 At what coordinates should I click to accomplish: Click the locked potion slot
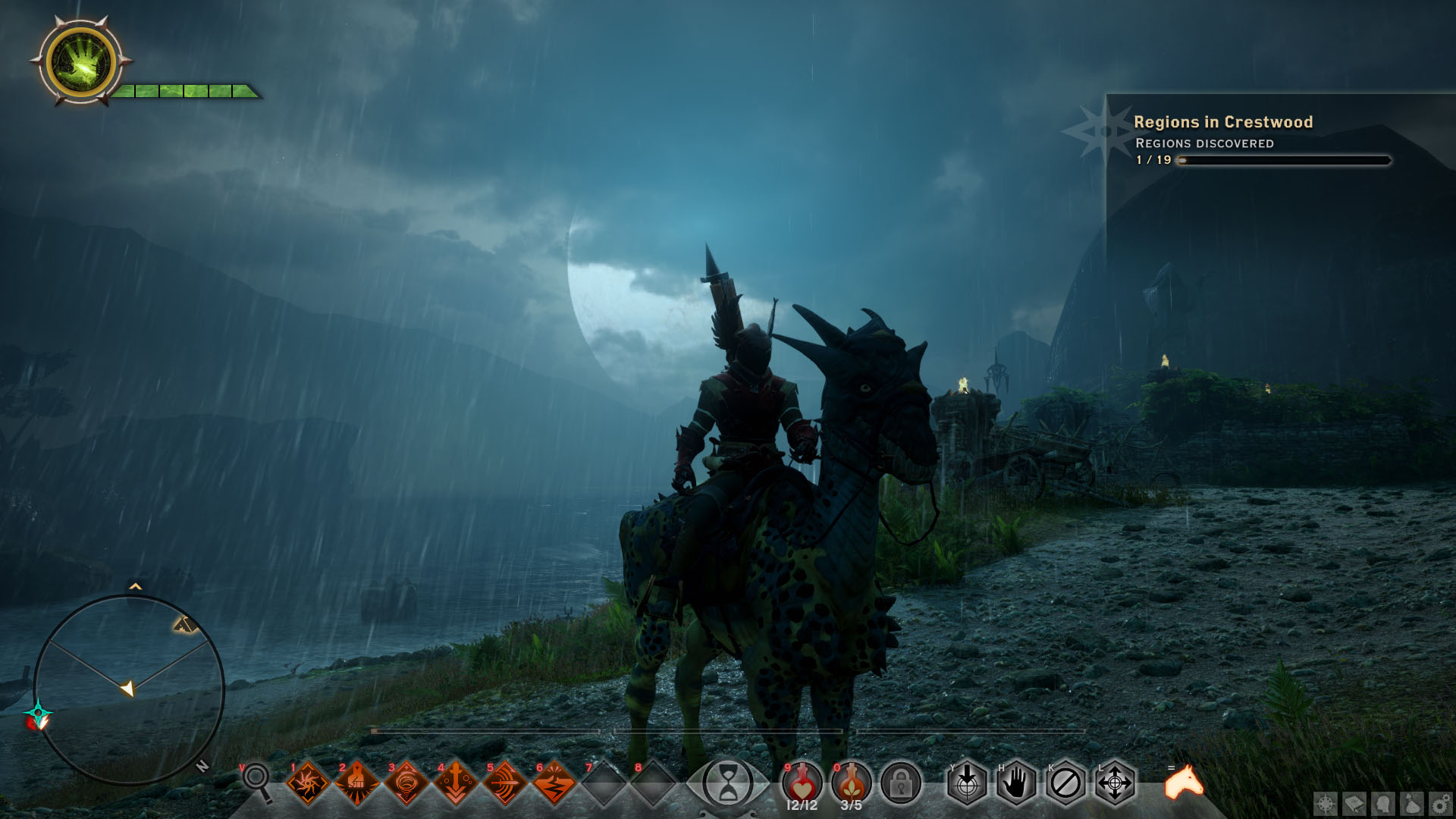[x=900, y=783]
